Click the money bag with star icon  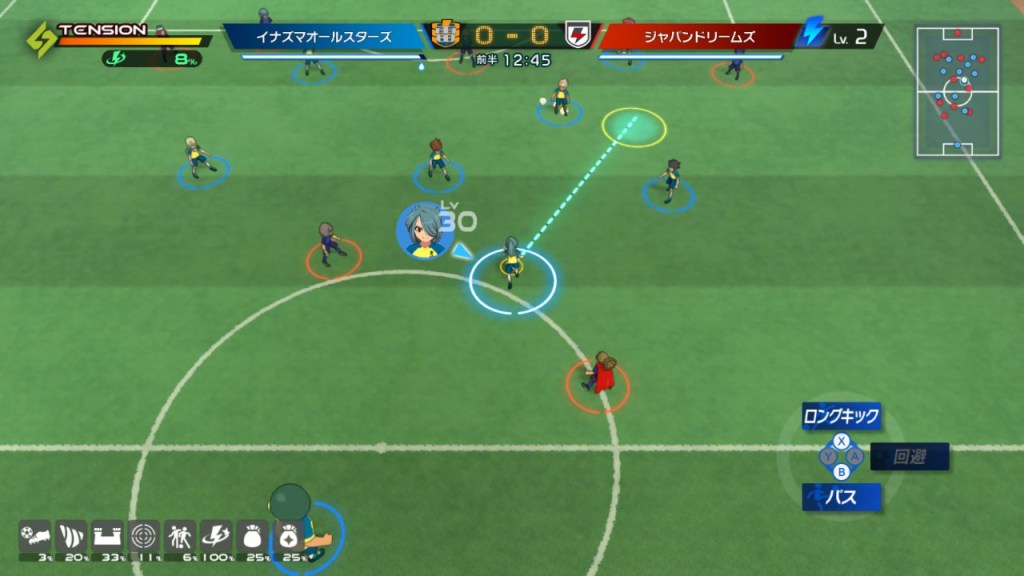pos(288,536)
